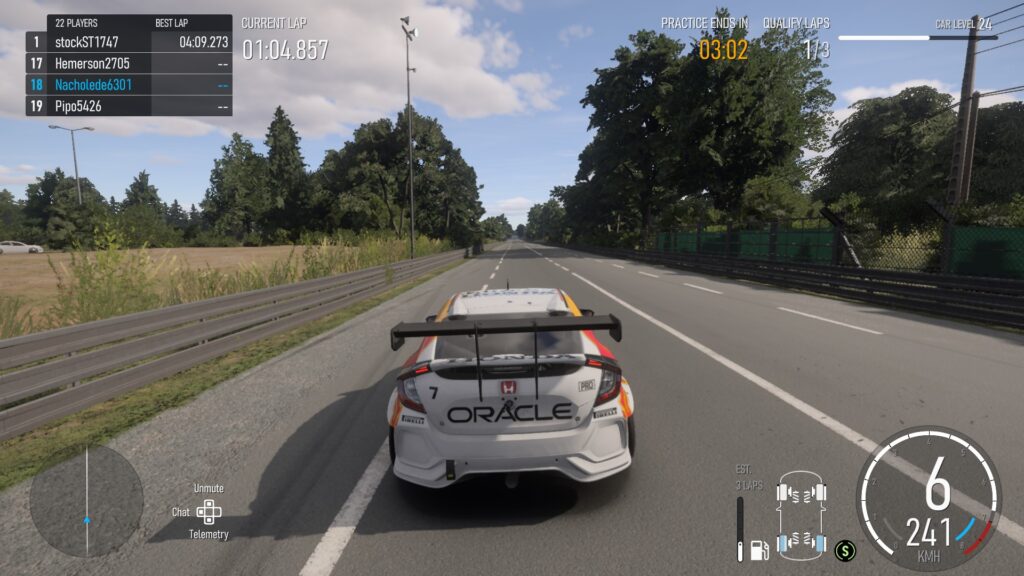Click the green dollar sign icon

(x=845, y=549)
